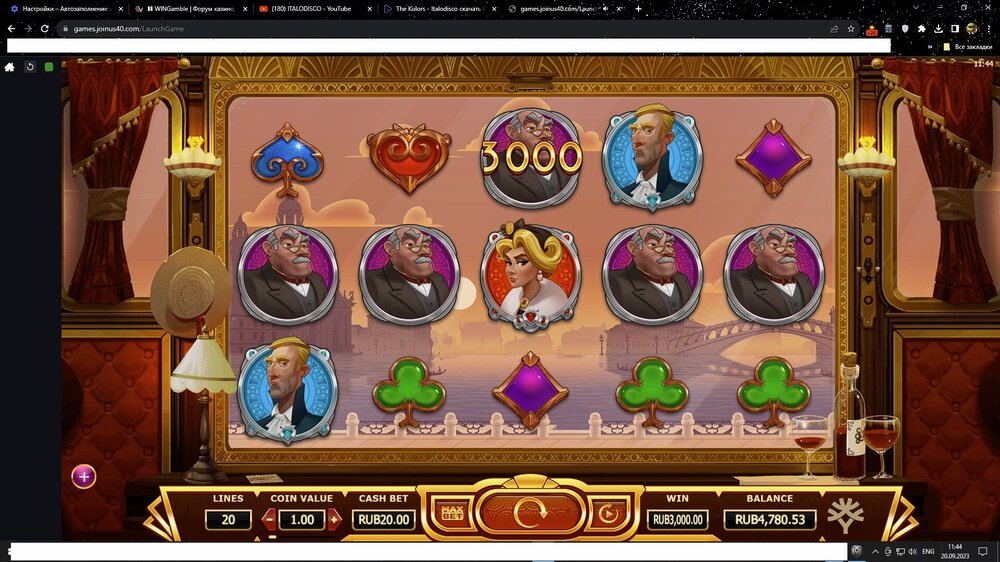Go to the casino home icon

pyautogui.click(x=10, y=67)
